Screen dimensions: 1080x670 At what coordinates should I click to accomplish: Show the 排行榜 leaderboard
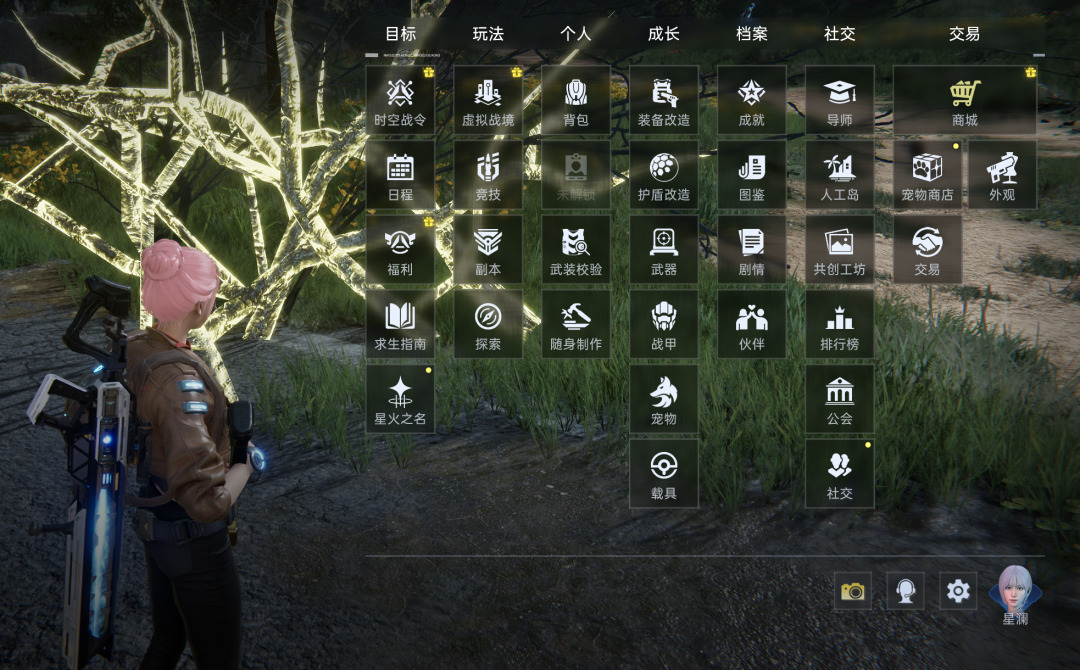pyautogui.click(x=840, y=324)
